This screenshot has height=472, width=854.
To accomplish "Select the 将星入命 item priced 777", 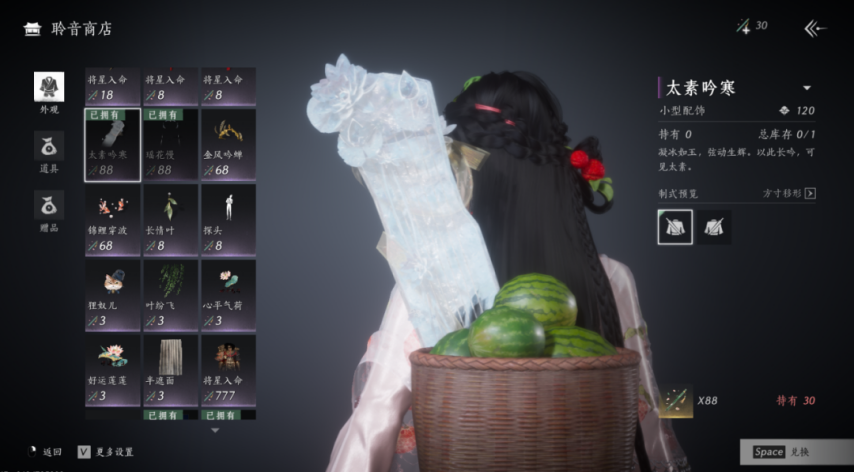I will [x=227, y=370].
